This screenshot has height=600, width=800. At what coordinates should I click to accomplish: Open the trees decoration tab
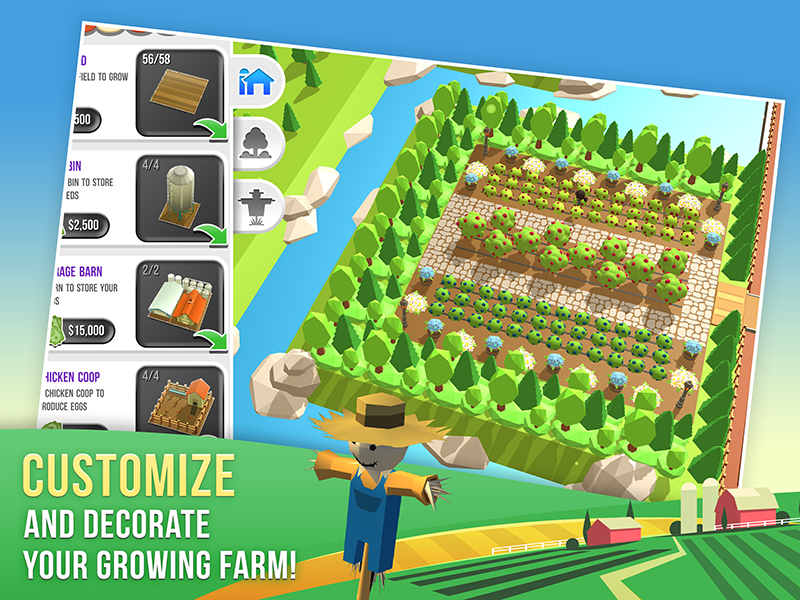(x=258, y=141)
